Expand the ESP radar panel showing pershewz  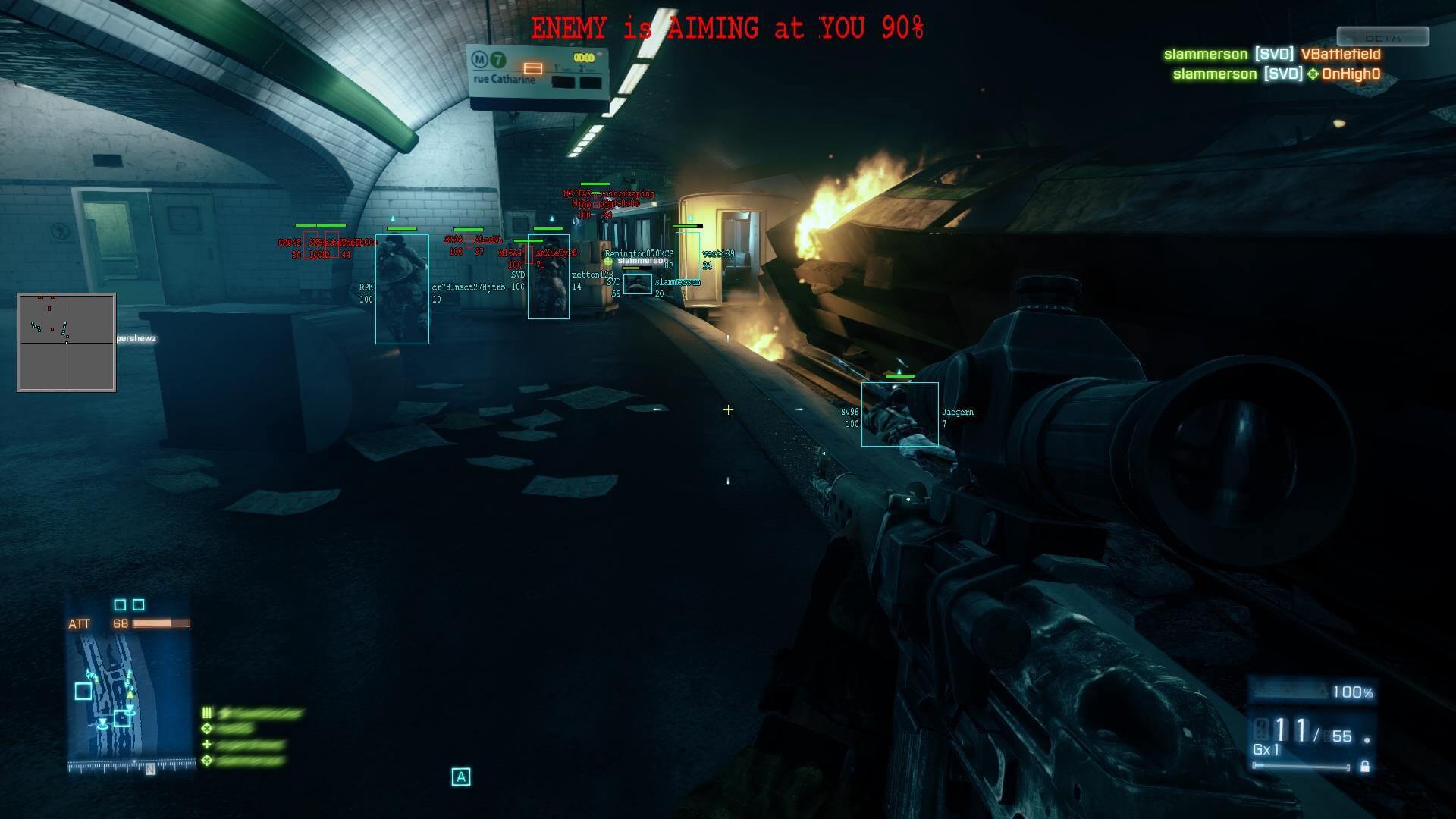[x=67, y=341]
